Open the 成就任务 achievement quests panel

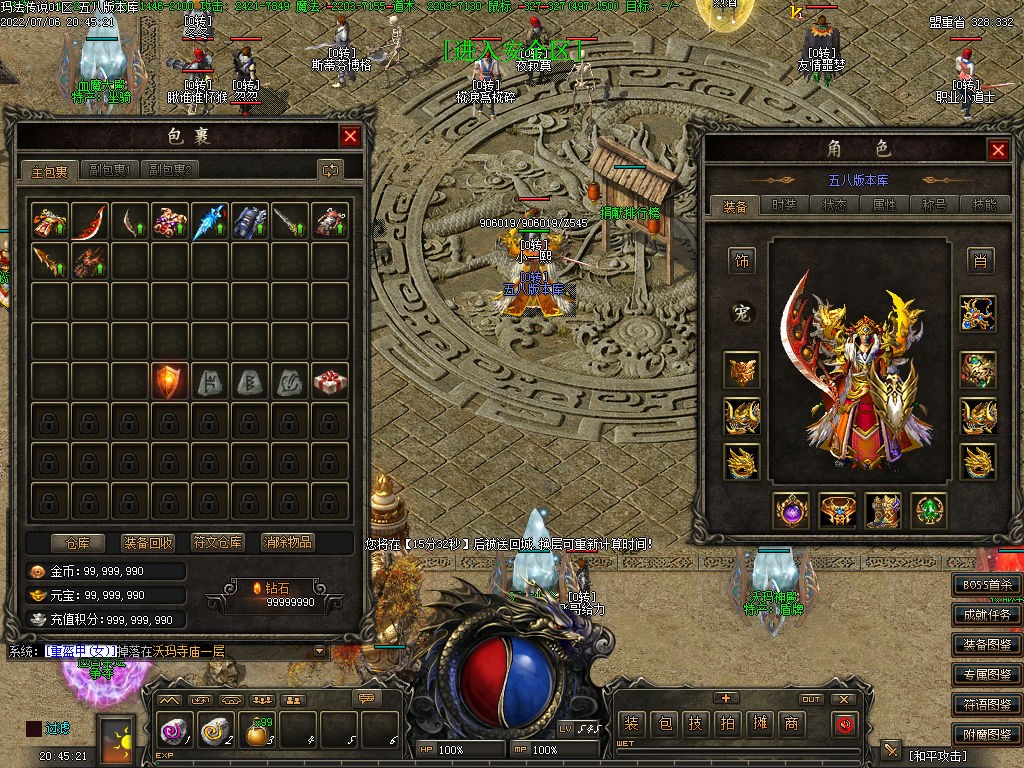coord(987,615)
